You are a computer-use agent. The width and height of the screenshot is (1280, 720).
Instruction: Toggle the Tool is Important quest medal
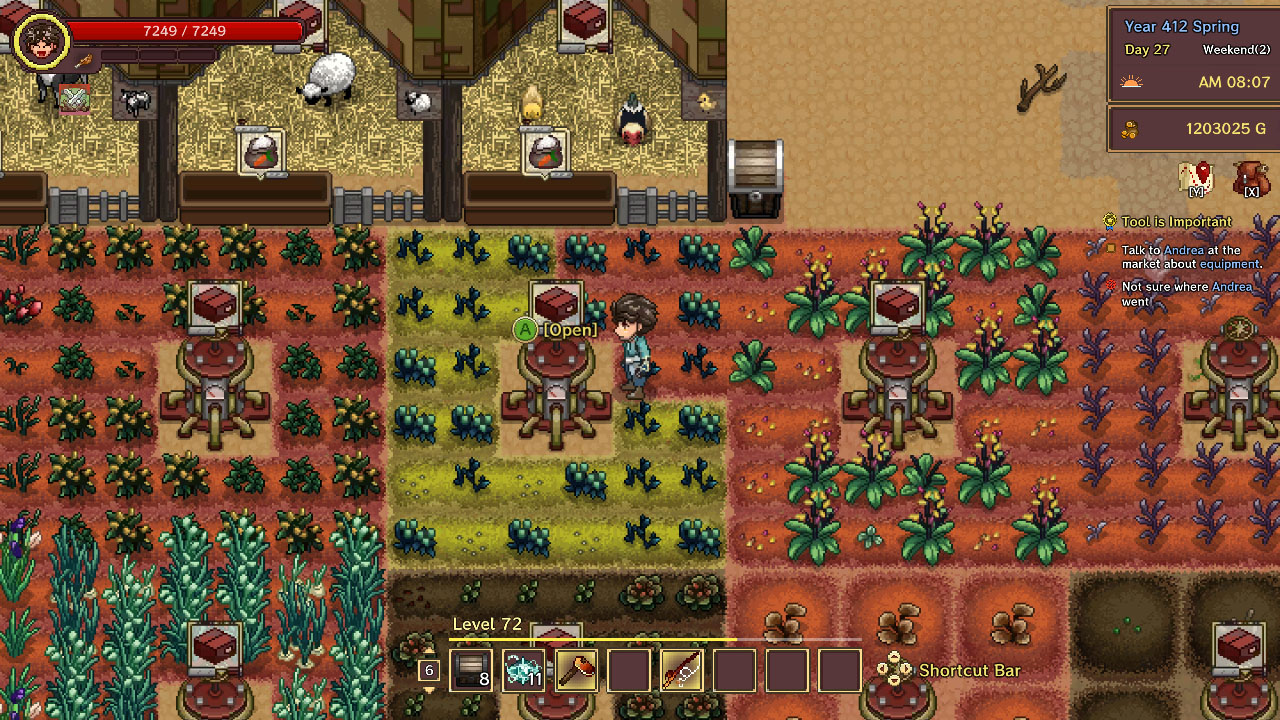pyautogui.click(x=1109, y=221)
